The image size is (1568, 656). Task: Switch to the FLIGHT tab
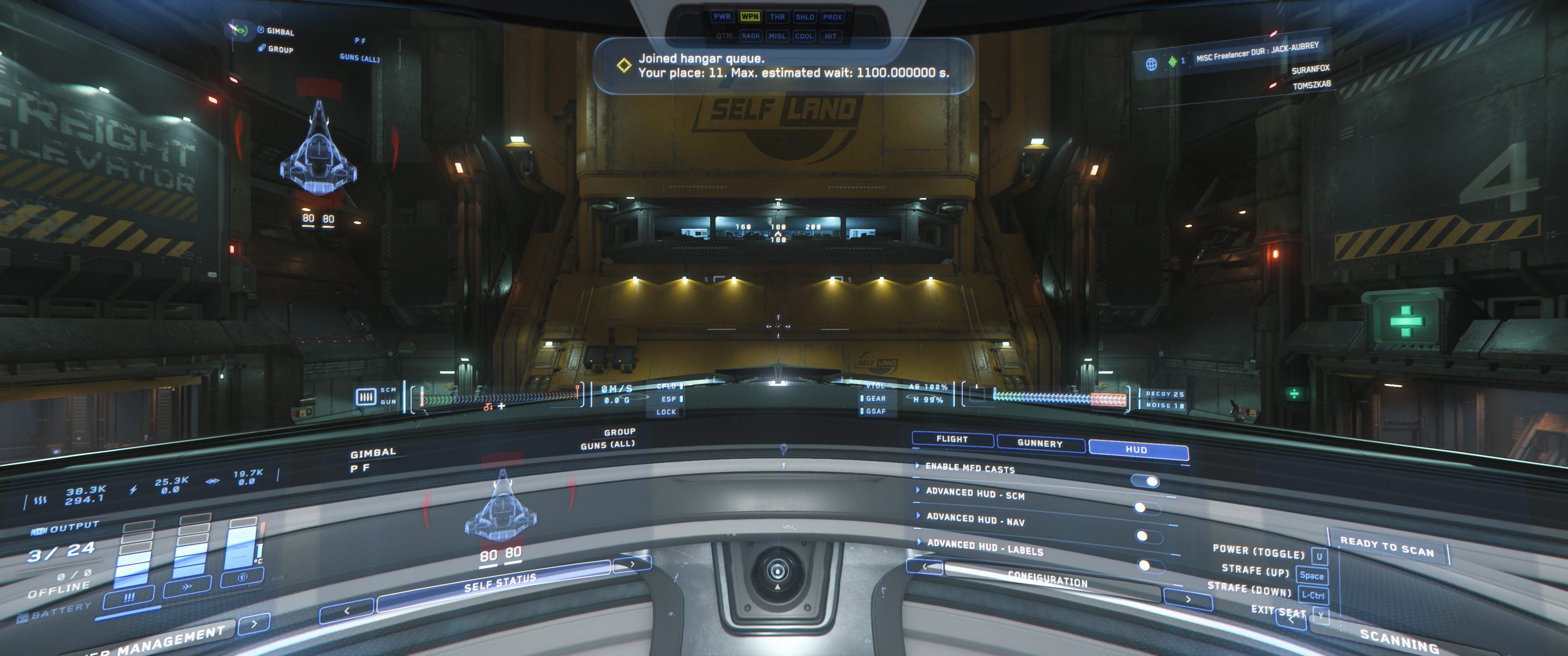952,439
